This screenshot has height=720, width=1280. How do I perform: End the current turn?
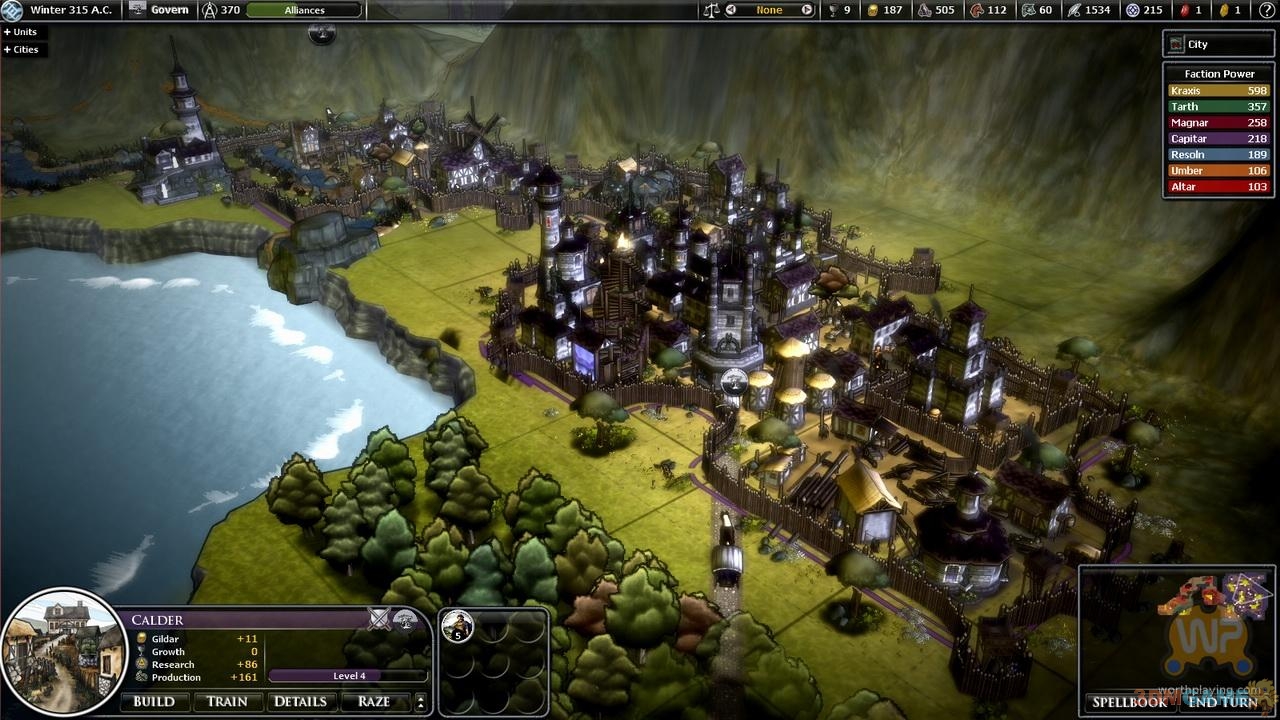tap(1222, 702)
